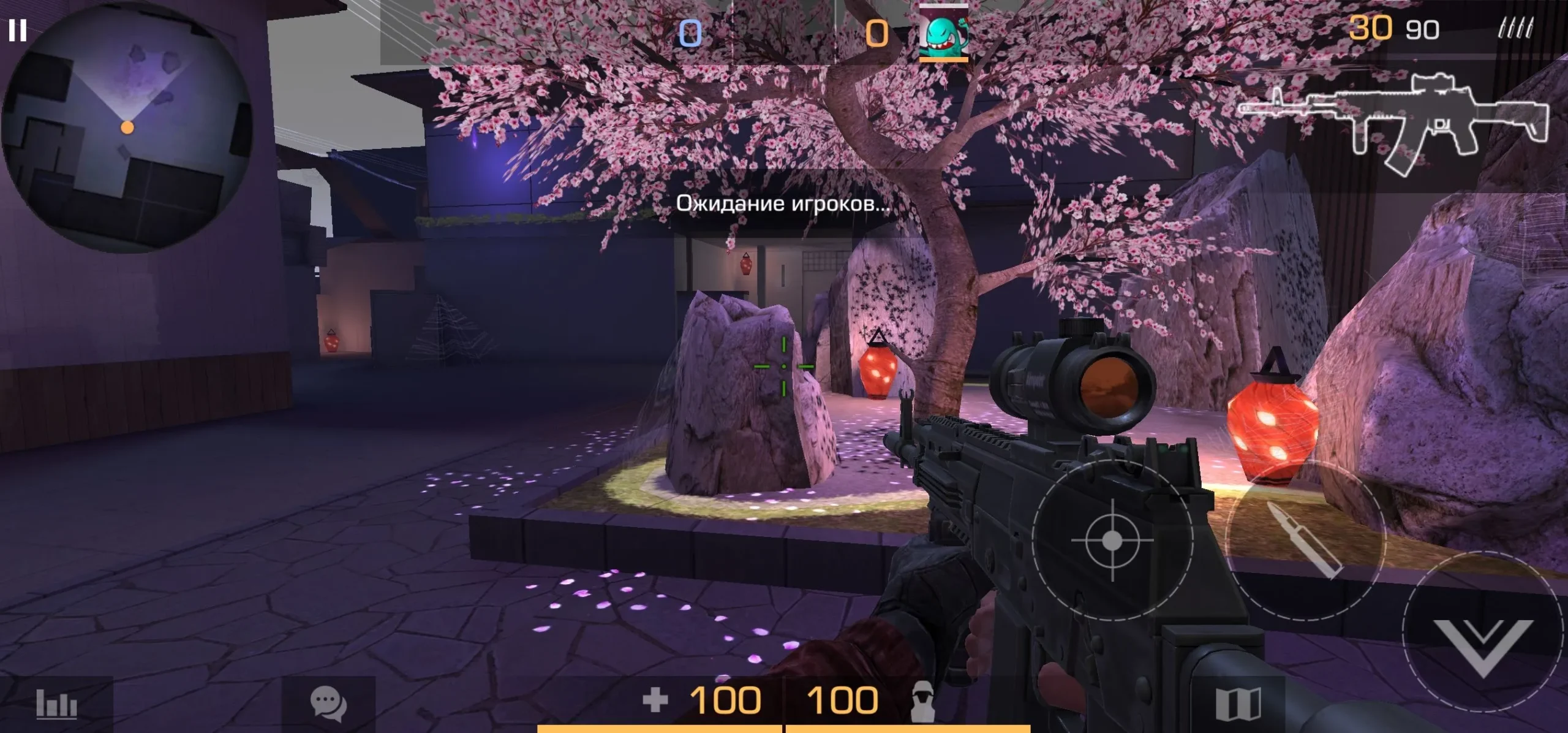The width and height of the screenshot is (1568, 733).
Task: Pause the game with the pause icon
Action: tap(18, 30)
